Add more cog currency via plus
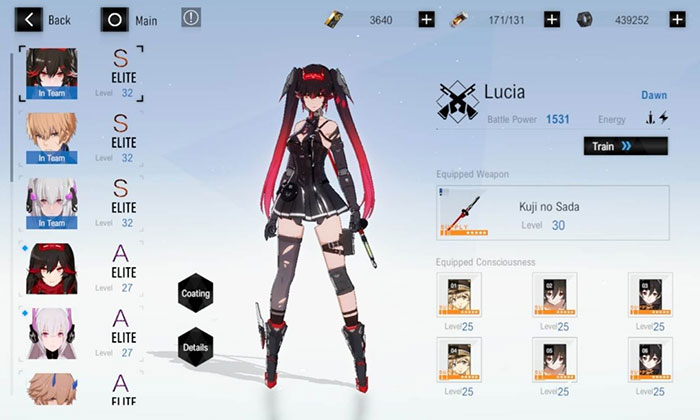The width and height of the screenshot is (700, 420). pyautogui.click(x=676, y=19)
